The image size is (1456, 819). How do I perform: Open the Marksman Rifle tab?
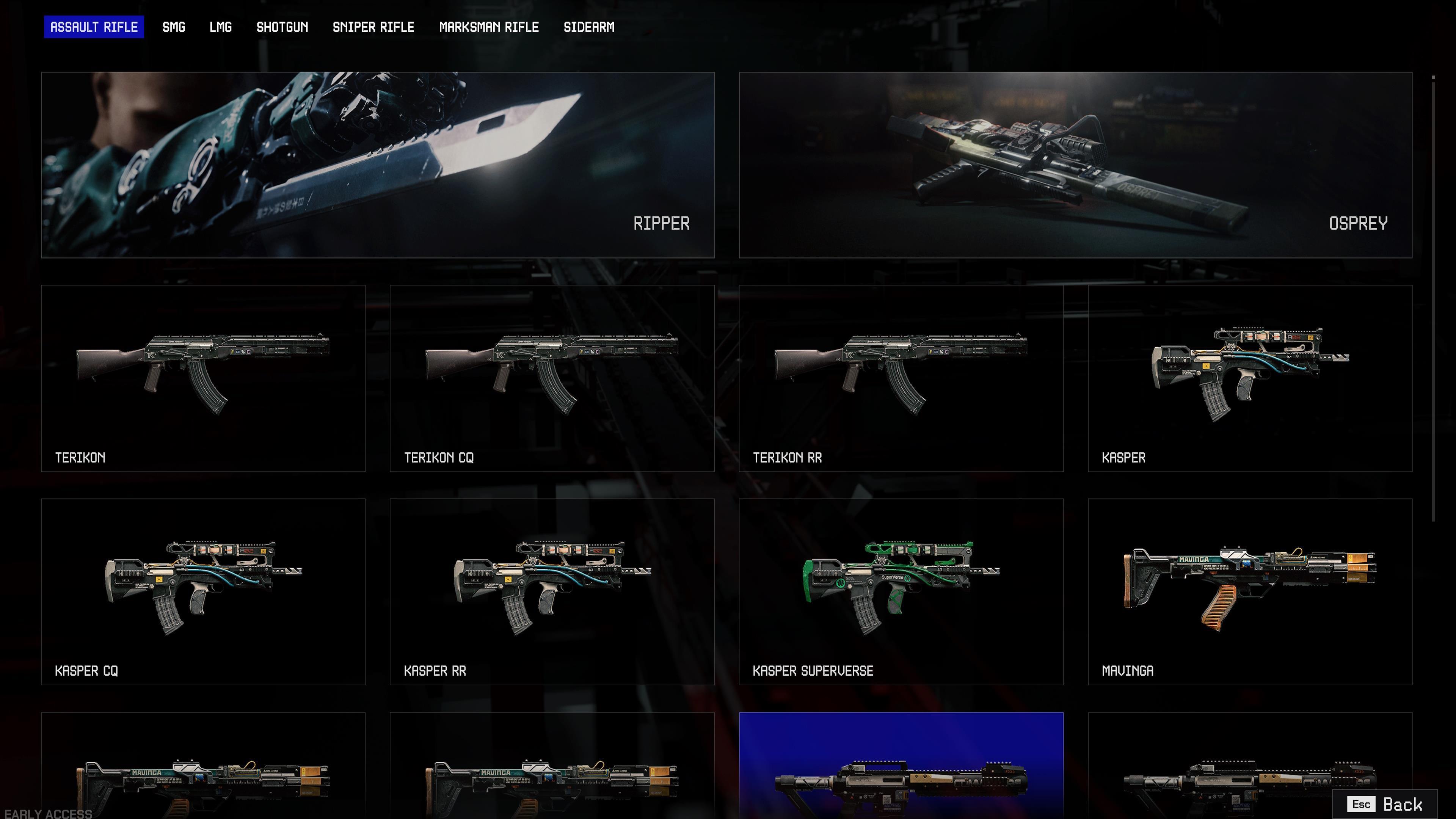tap(489, 27)
